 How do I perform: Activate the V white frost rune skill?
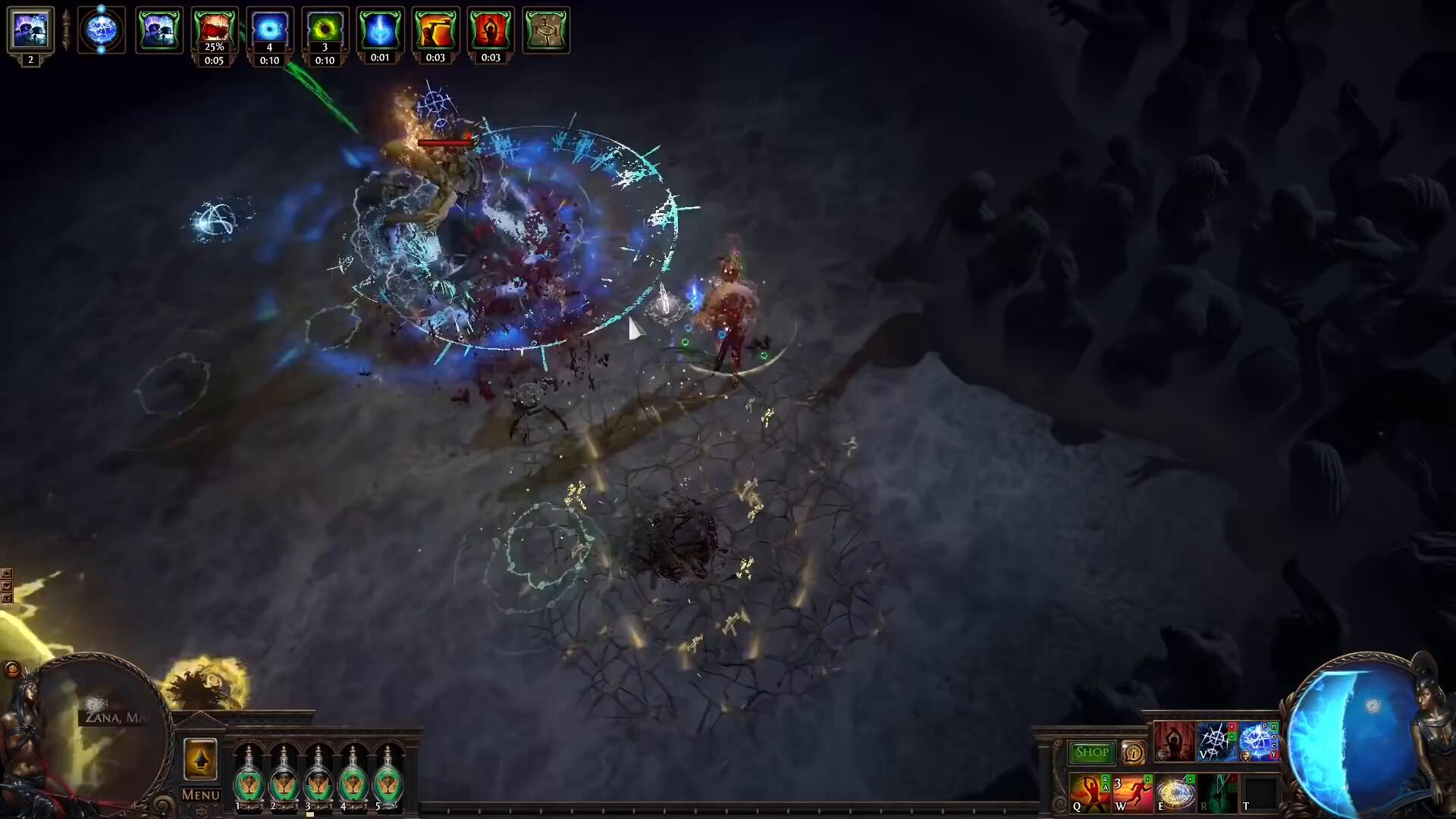(1215, 741)
